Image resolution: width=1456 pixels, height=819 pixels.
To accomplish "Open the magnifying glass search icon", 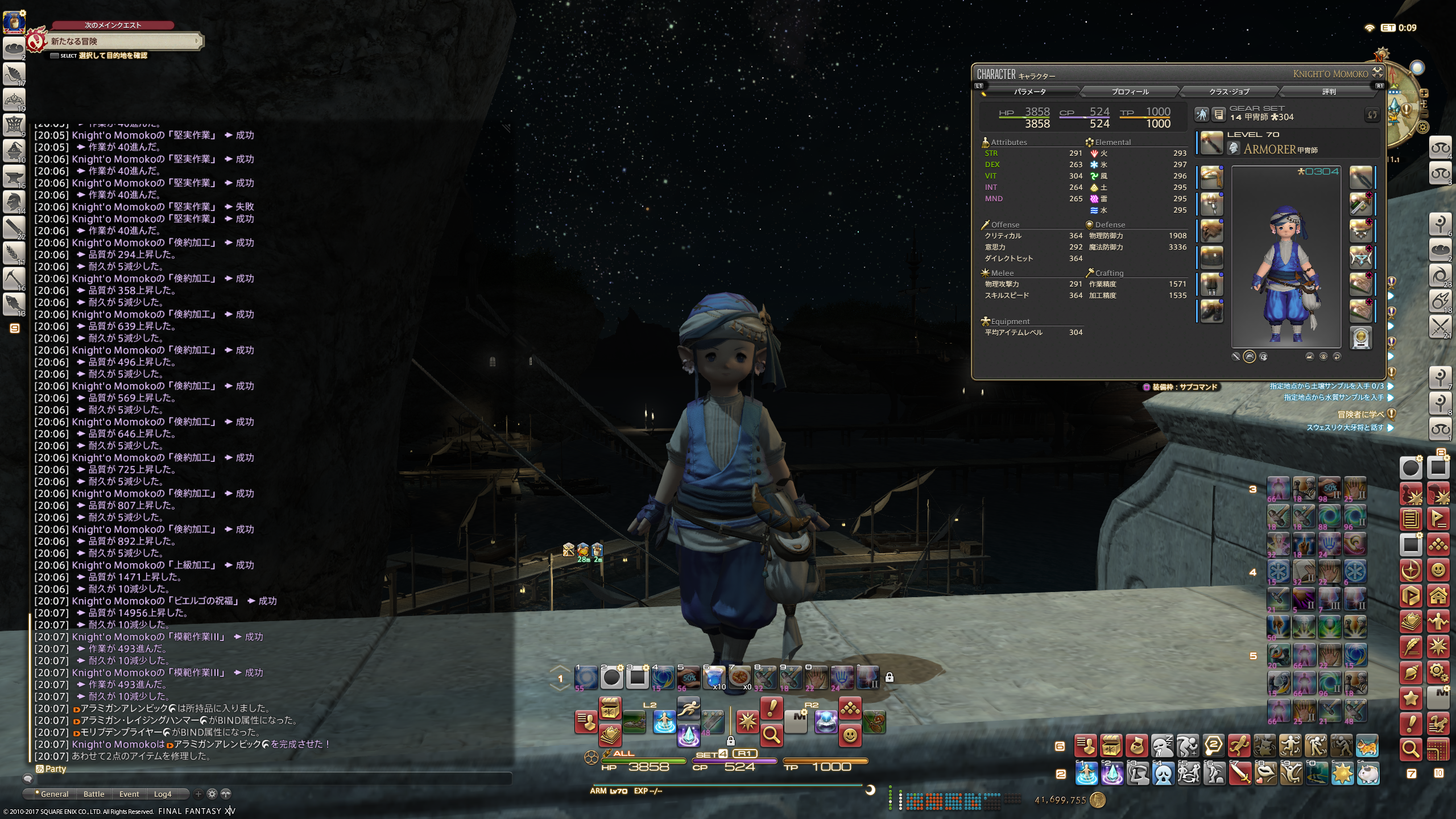I will [771, 735].
